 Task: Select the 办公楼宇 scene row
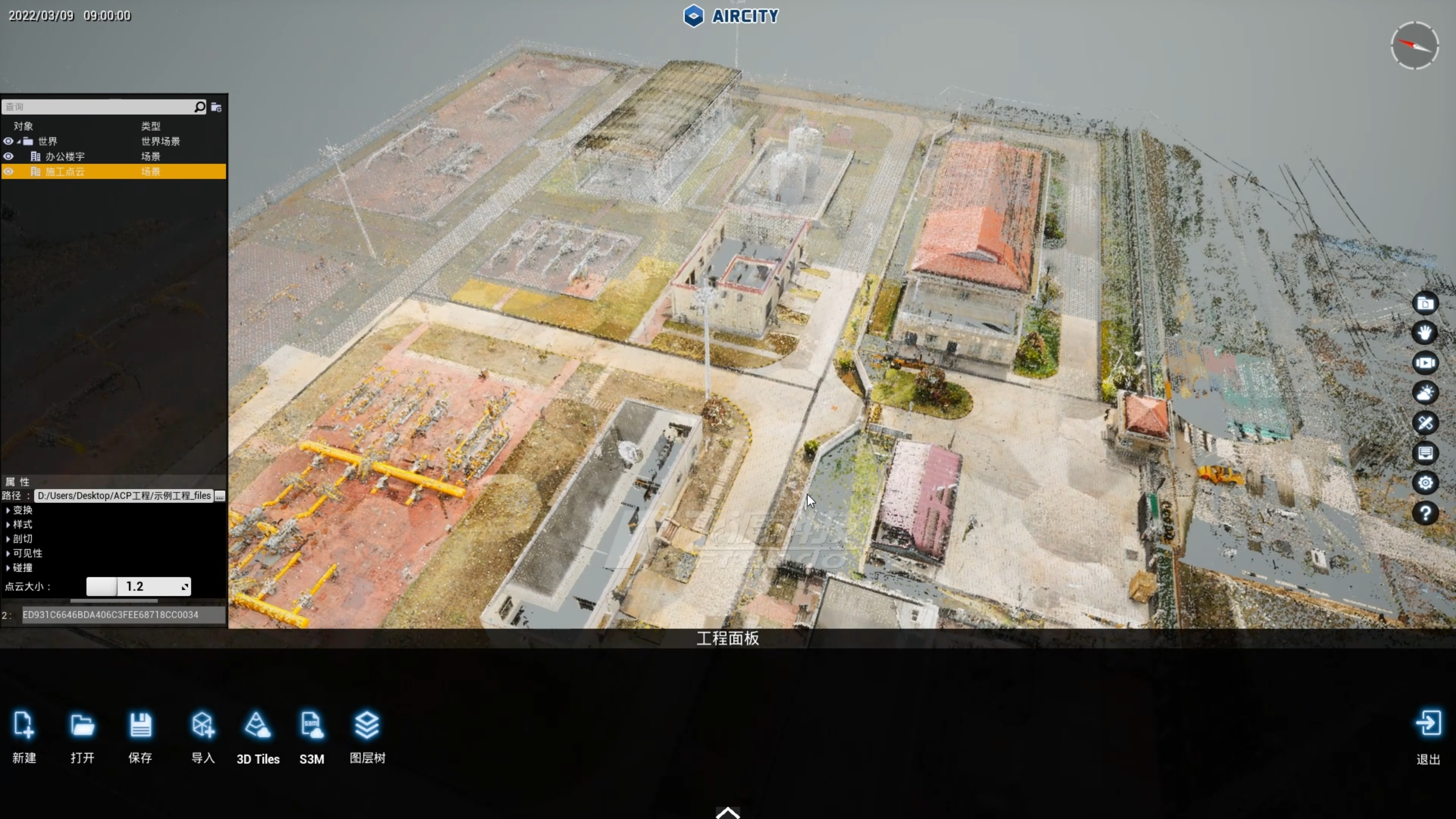[x=65, y=156]
